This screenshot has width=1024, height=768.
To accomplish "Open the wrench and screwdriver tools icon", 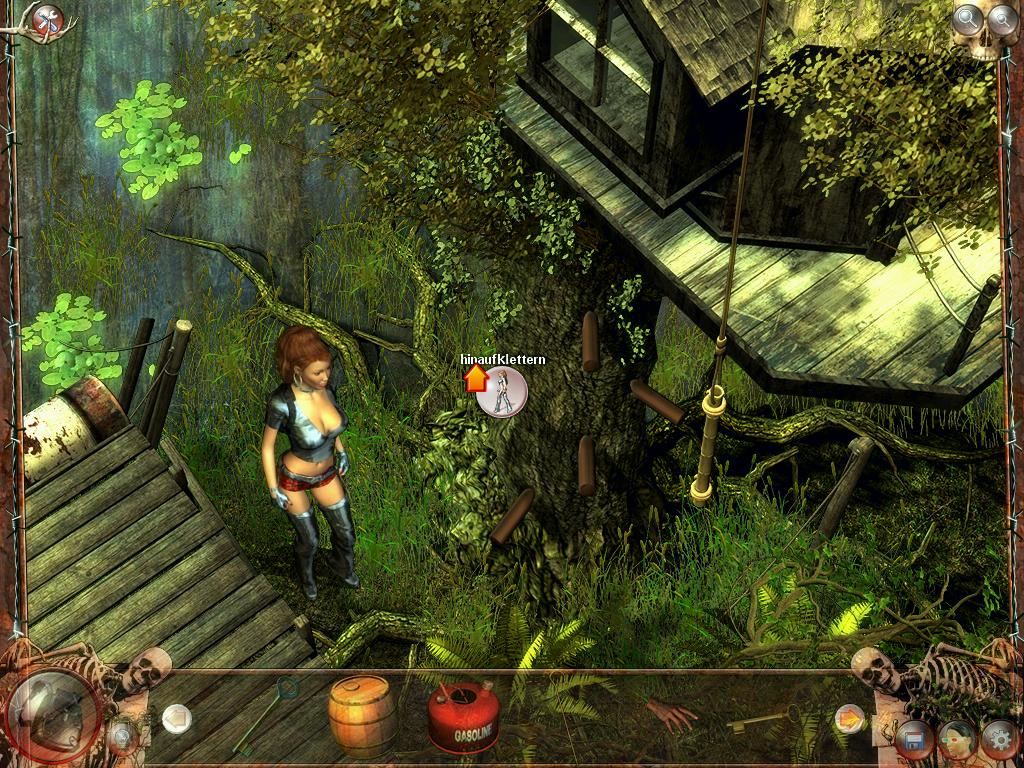I will (46, 19).
